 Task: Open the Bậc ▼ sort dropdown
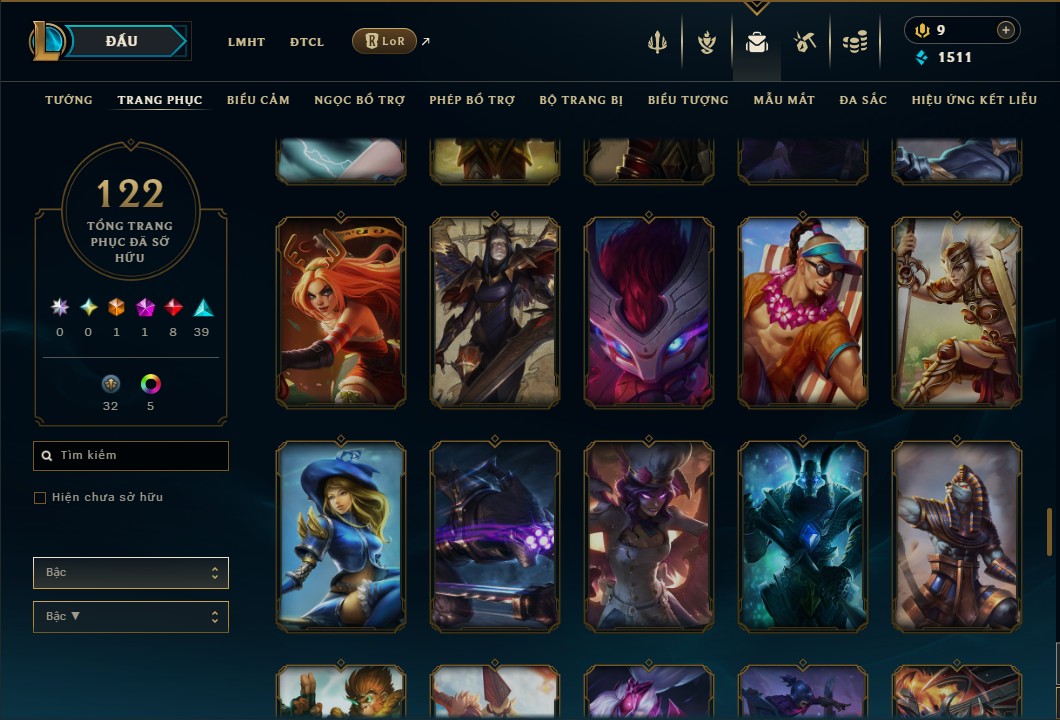[131, 617]
